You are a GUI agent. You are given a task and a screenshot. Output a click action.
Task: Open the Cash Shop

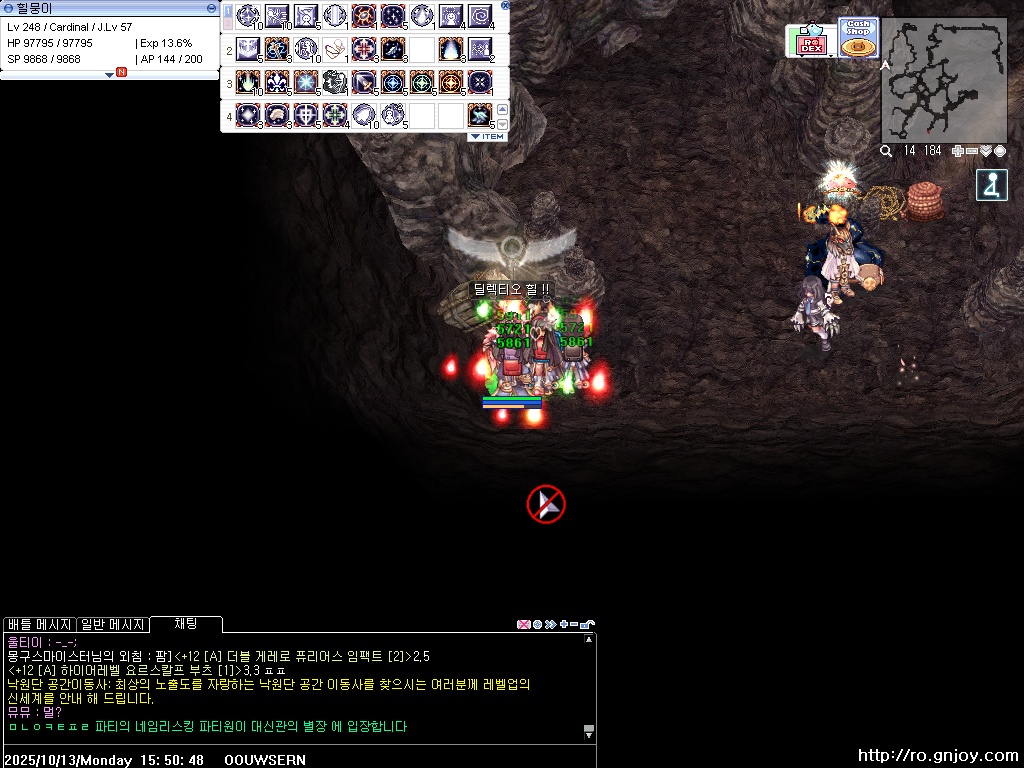point(858,38)
